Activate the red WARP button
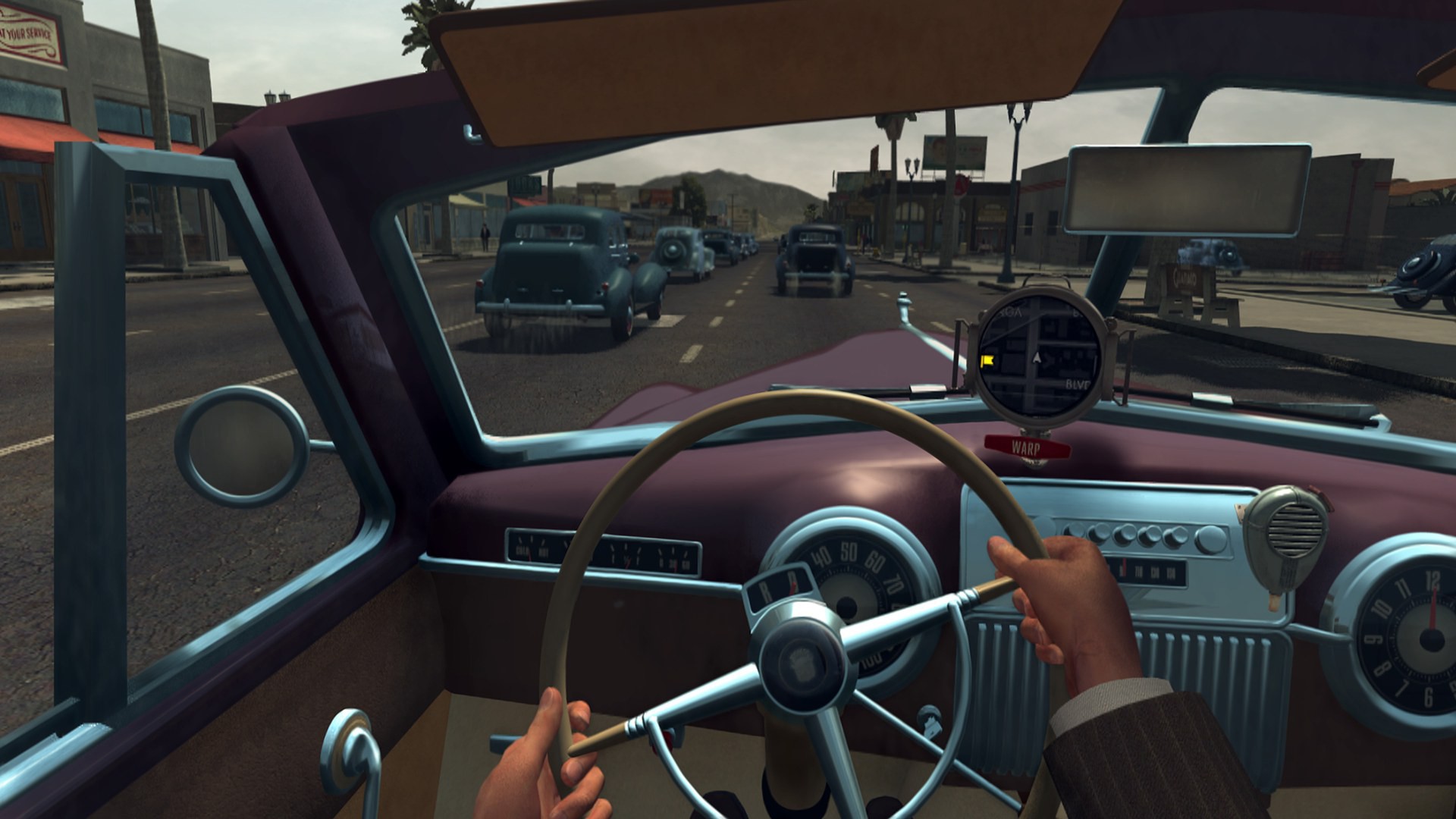This screenshot has width=1456, height=819. (1027, 447)
